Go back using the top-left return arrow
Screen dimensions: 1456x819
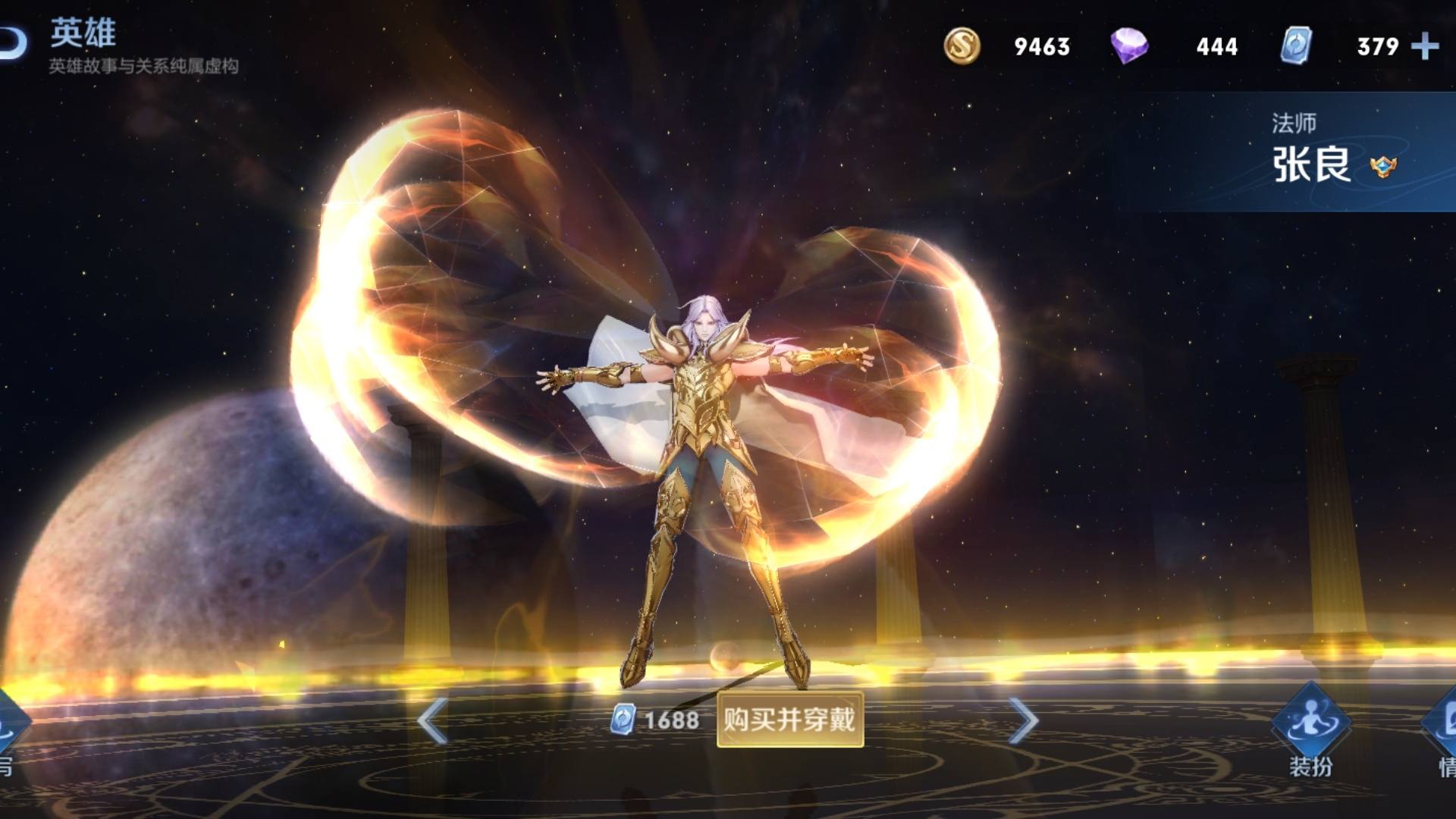(11, 43)
